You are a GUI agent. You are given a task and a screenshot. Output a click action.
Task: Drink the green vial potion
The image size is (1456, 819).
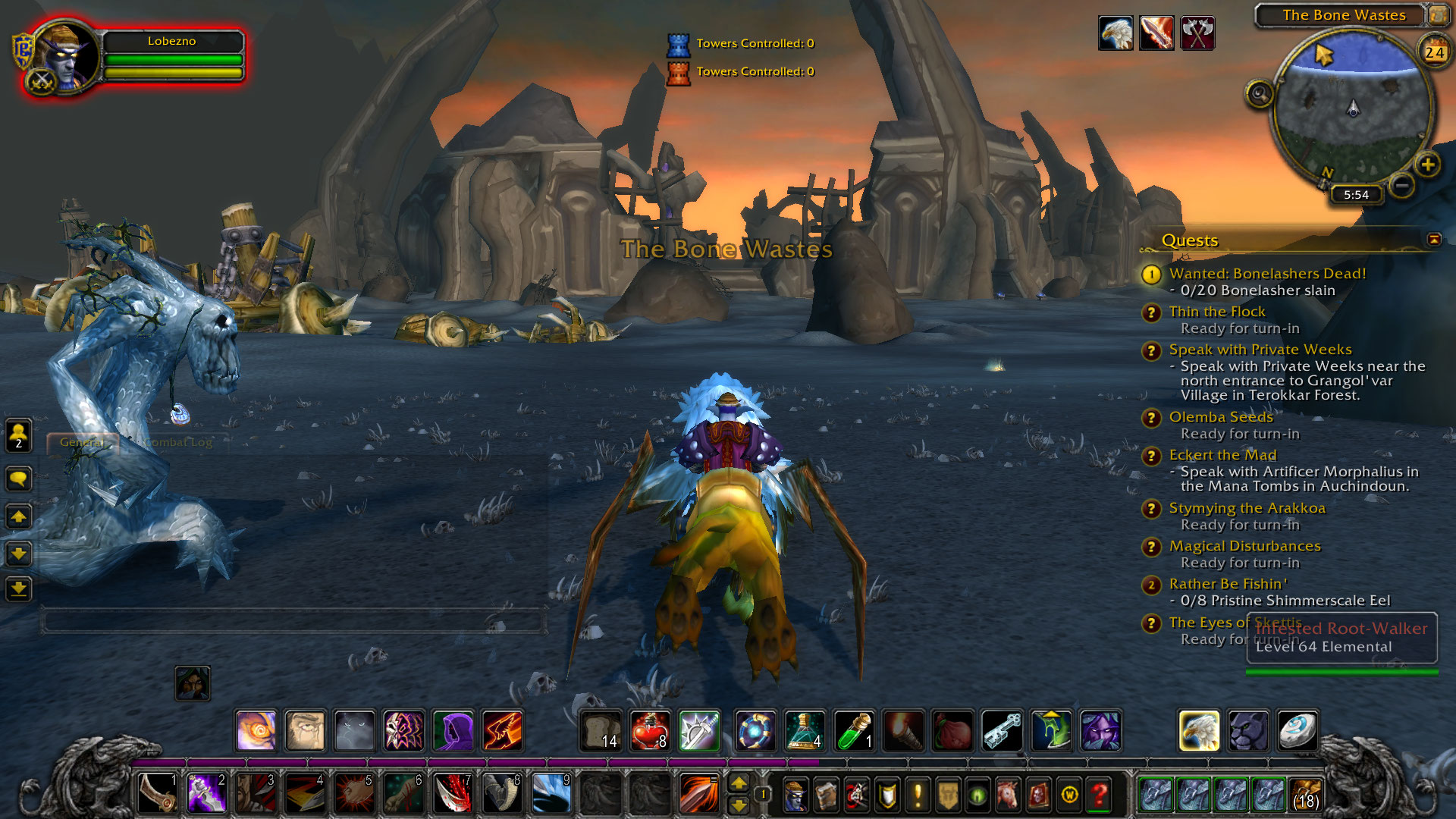[x=854, y=731]
